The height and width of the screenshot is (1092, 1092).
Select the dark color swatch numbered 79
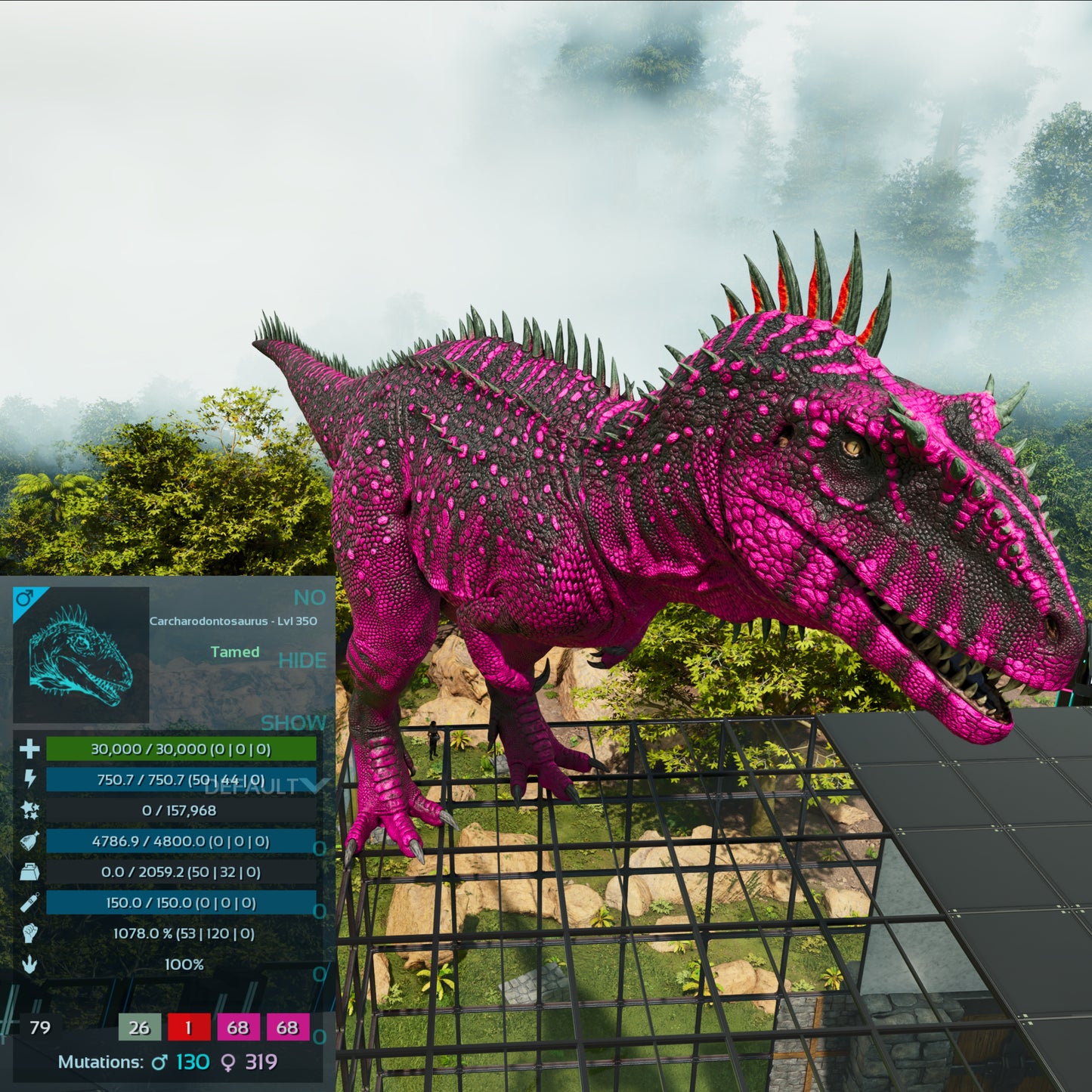click(x=40, y=1027)
